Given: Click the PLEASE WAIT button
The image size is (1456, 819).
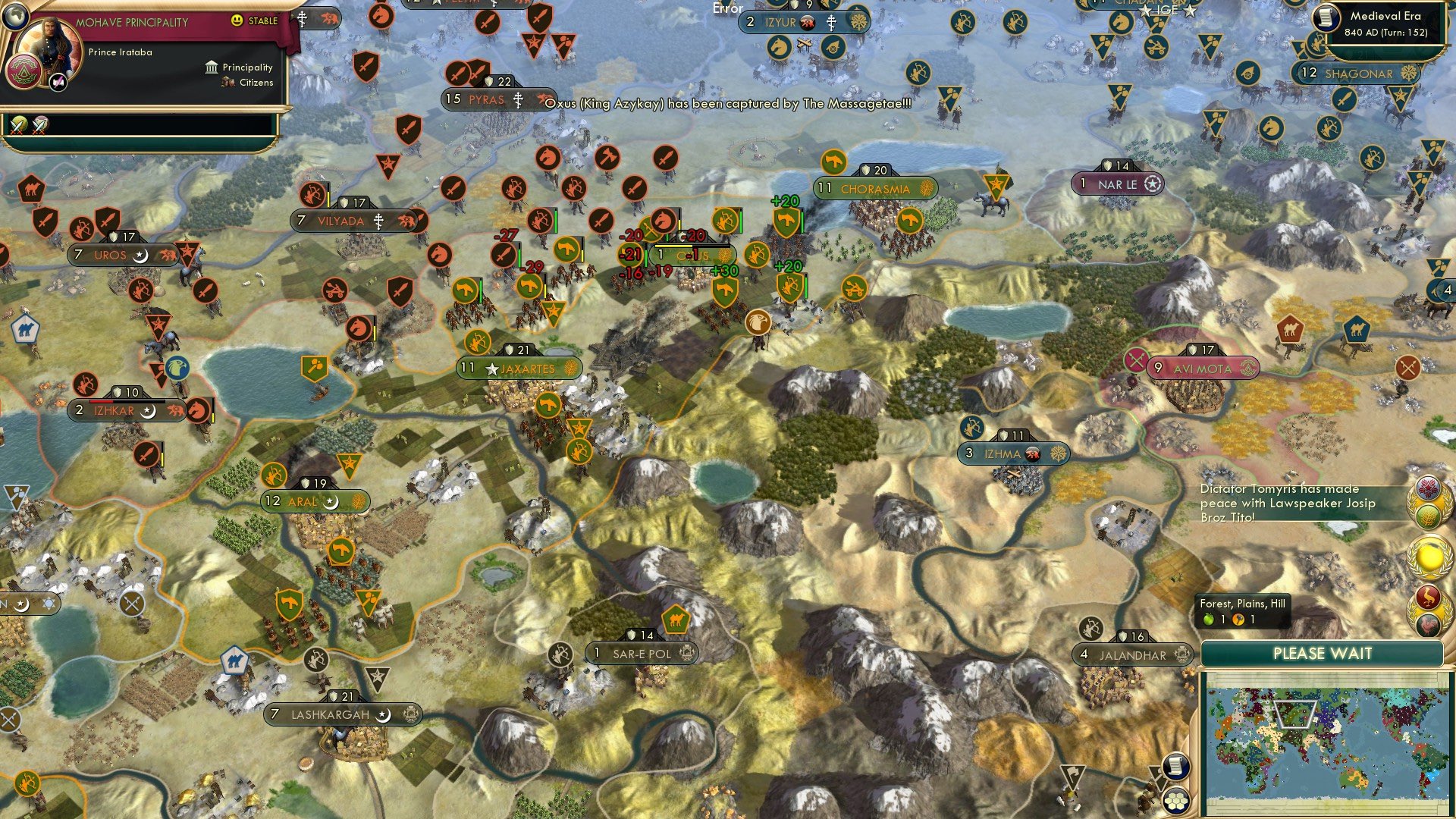Looking at the screenshot, I should (x=1323, y=653).
